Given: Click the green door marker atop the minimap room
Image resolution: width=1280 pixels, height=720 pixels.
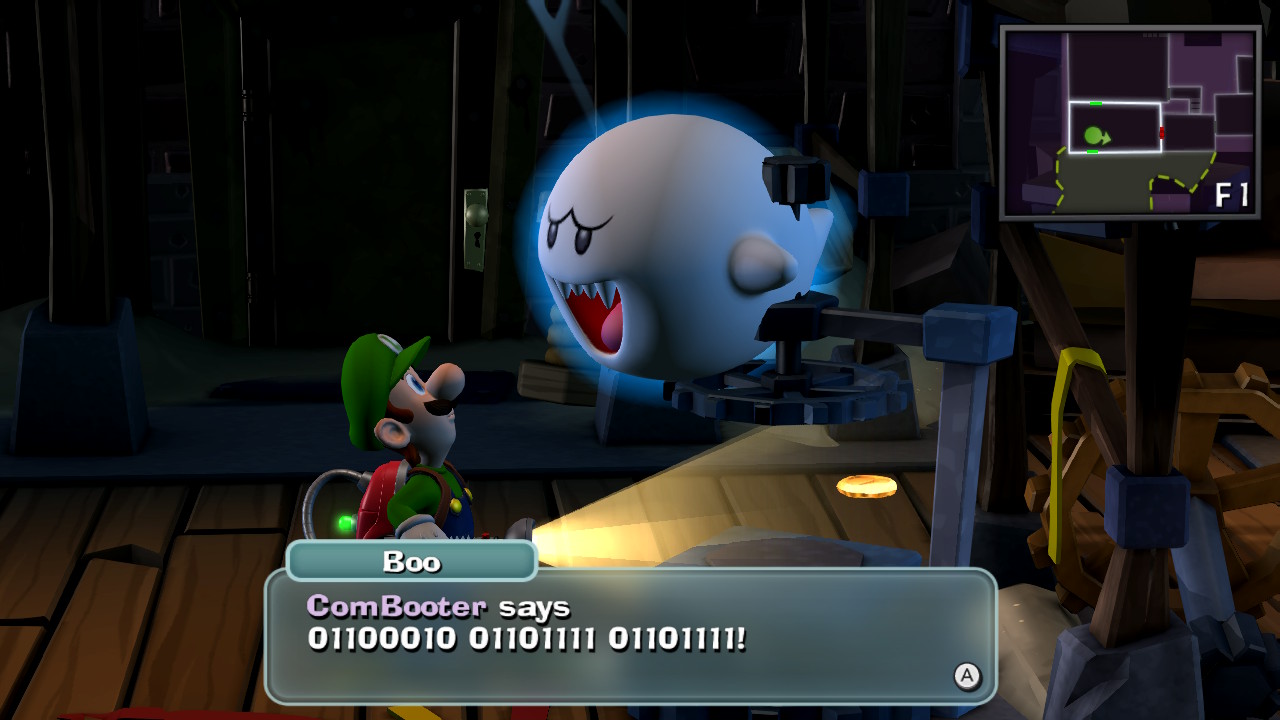Looking at the screenshot, I should click(x=1096, y=103).
